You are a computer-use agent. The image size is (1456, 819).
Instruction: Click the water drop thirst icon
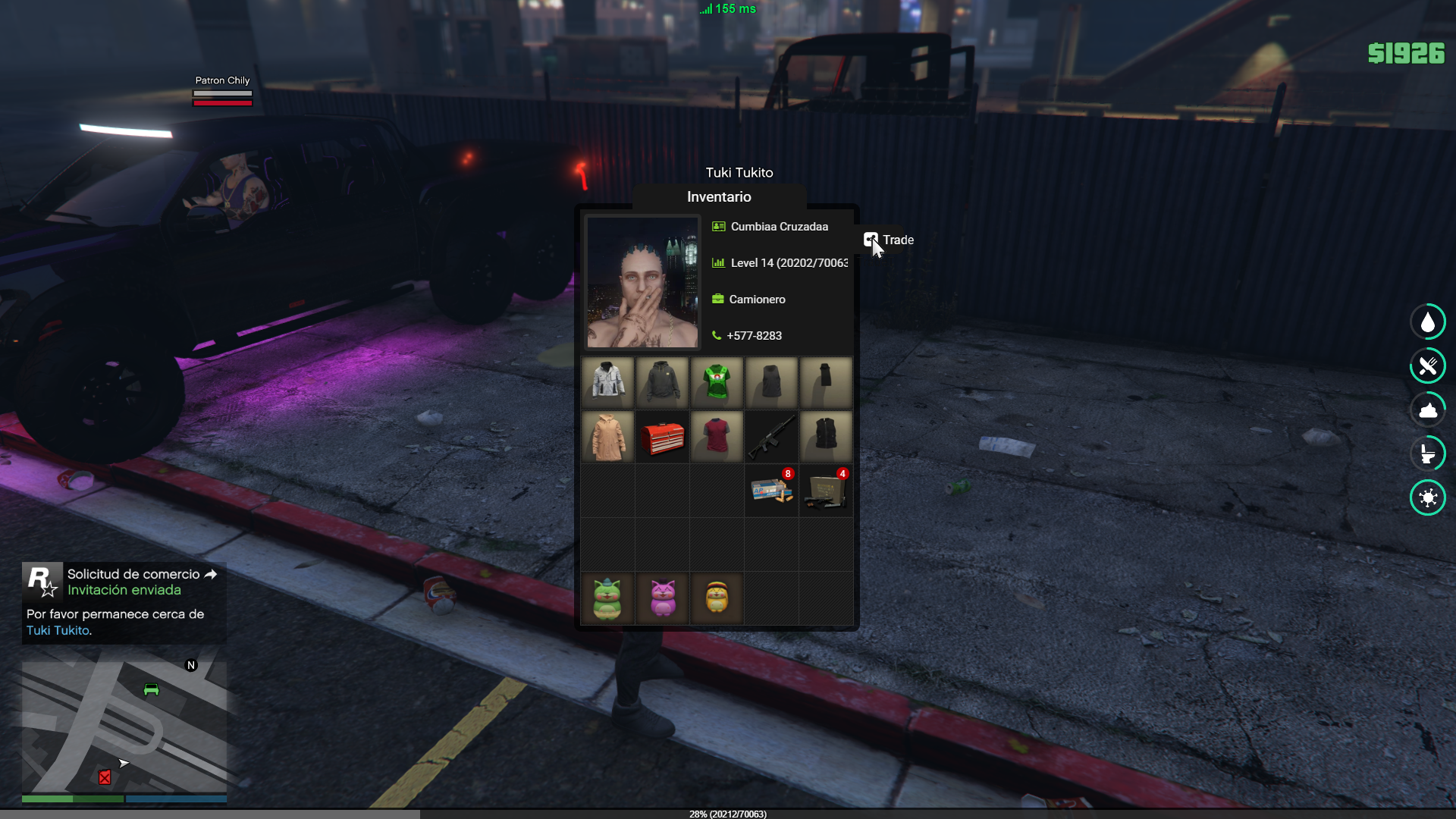tap(1428, 322)
